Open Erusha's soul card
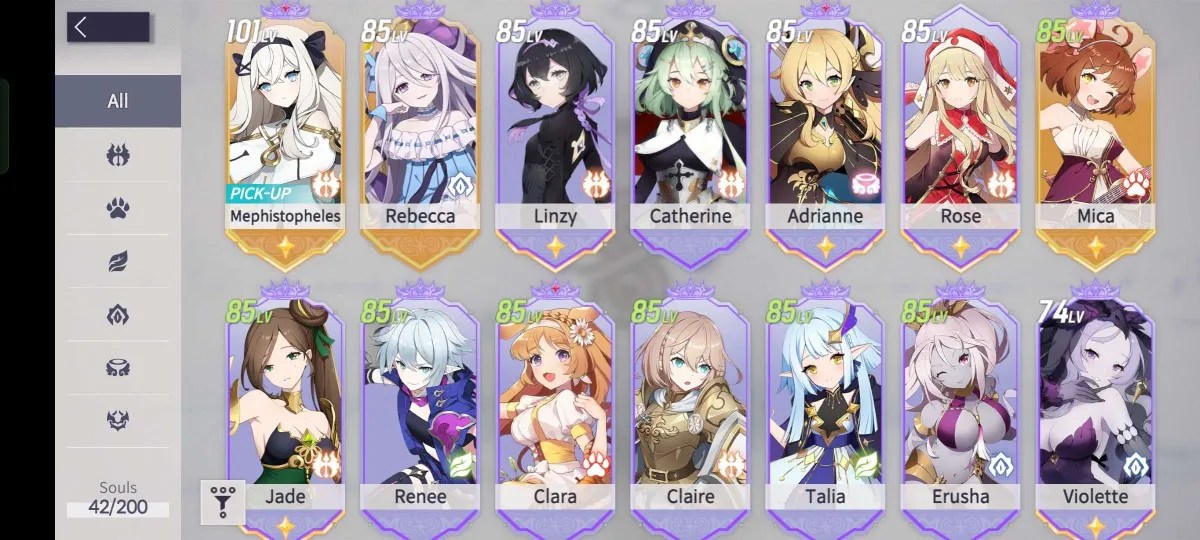Screen dimensions: 1200x540 click(960, 410)
